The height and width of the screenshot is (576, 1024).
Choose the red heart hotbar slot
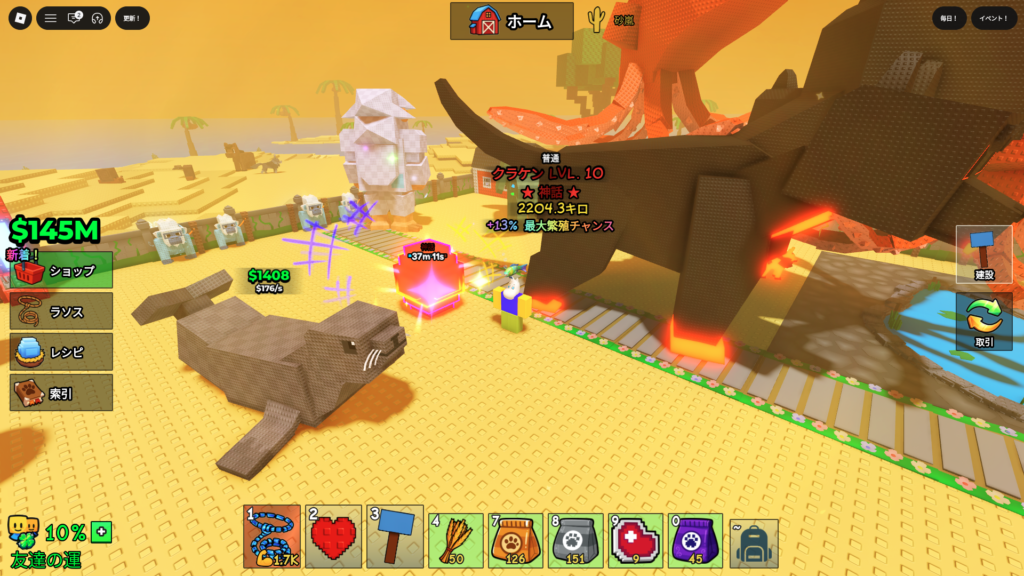[x=334, y=537]
